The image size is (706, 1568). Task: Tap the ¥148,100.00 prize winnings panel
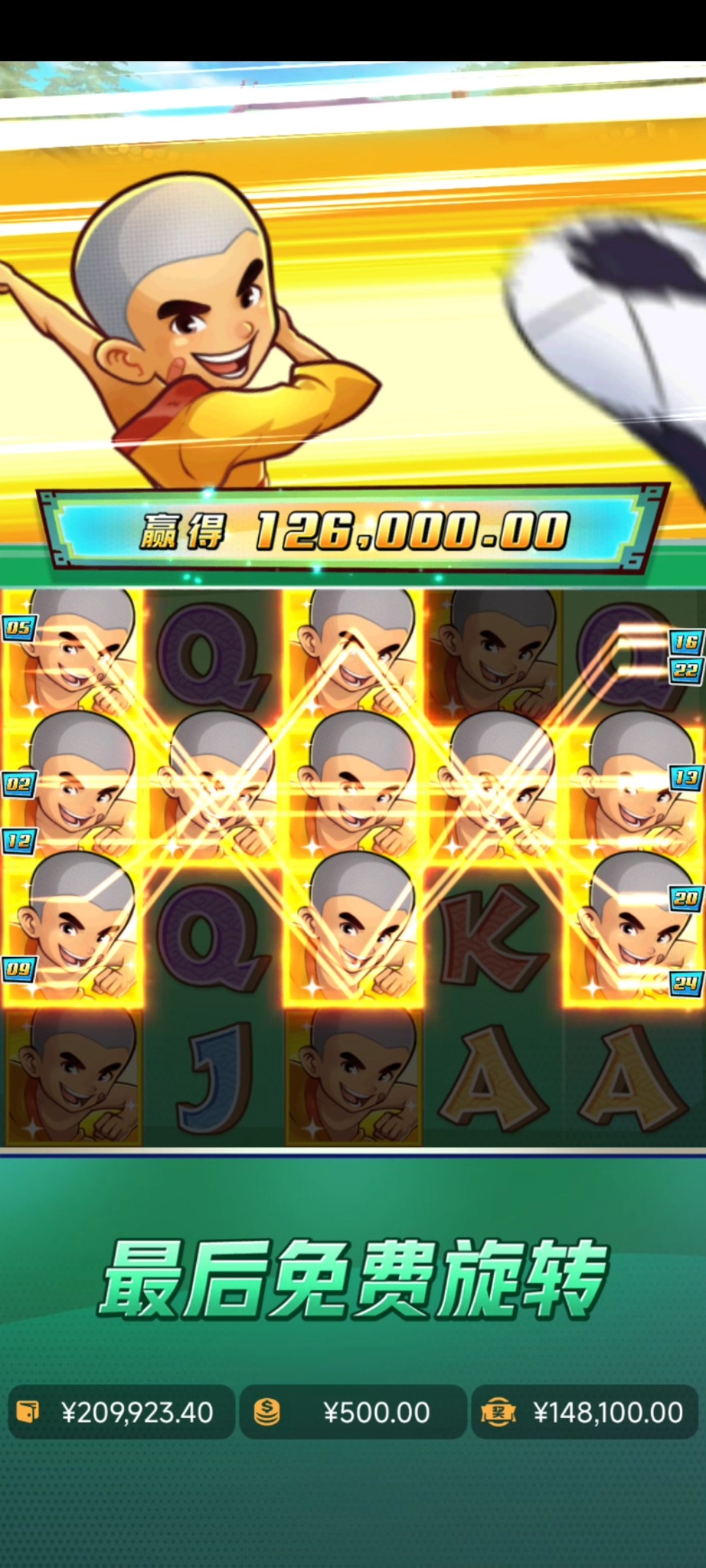[584, 1412]
